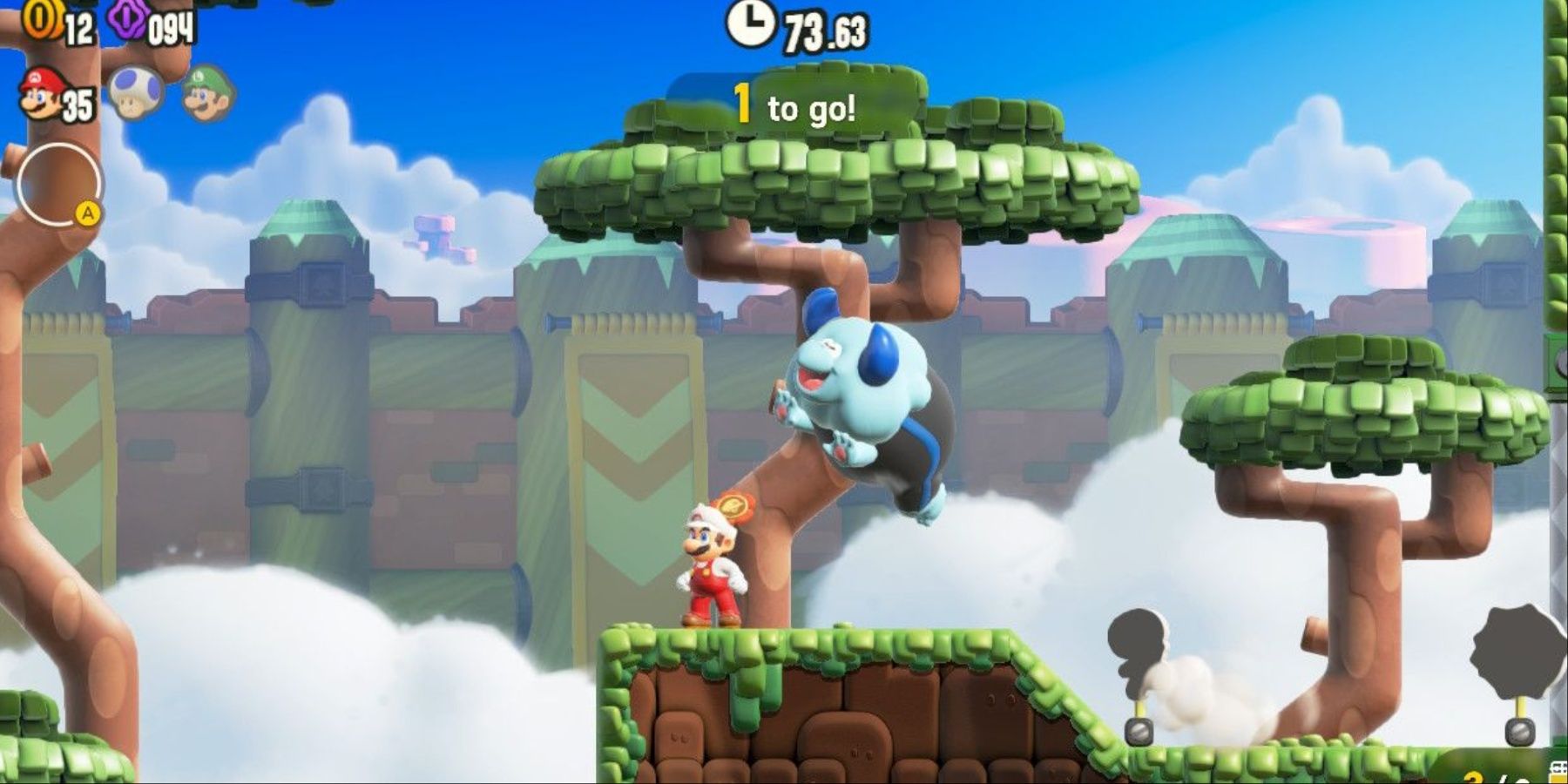Click the dark signpost on the right ledge
Viewport: 1568px width, 784px height.
1137,649
